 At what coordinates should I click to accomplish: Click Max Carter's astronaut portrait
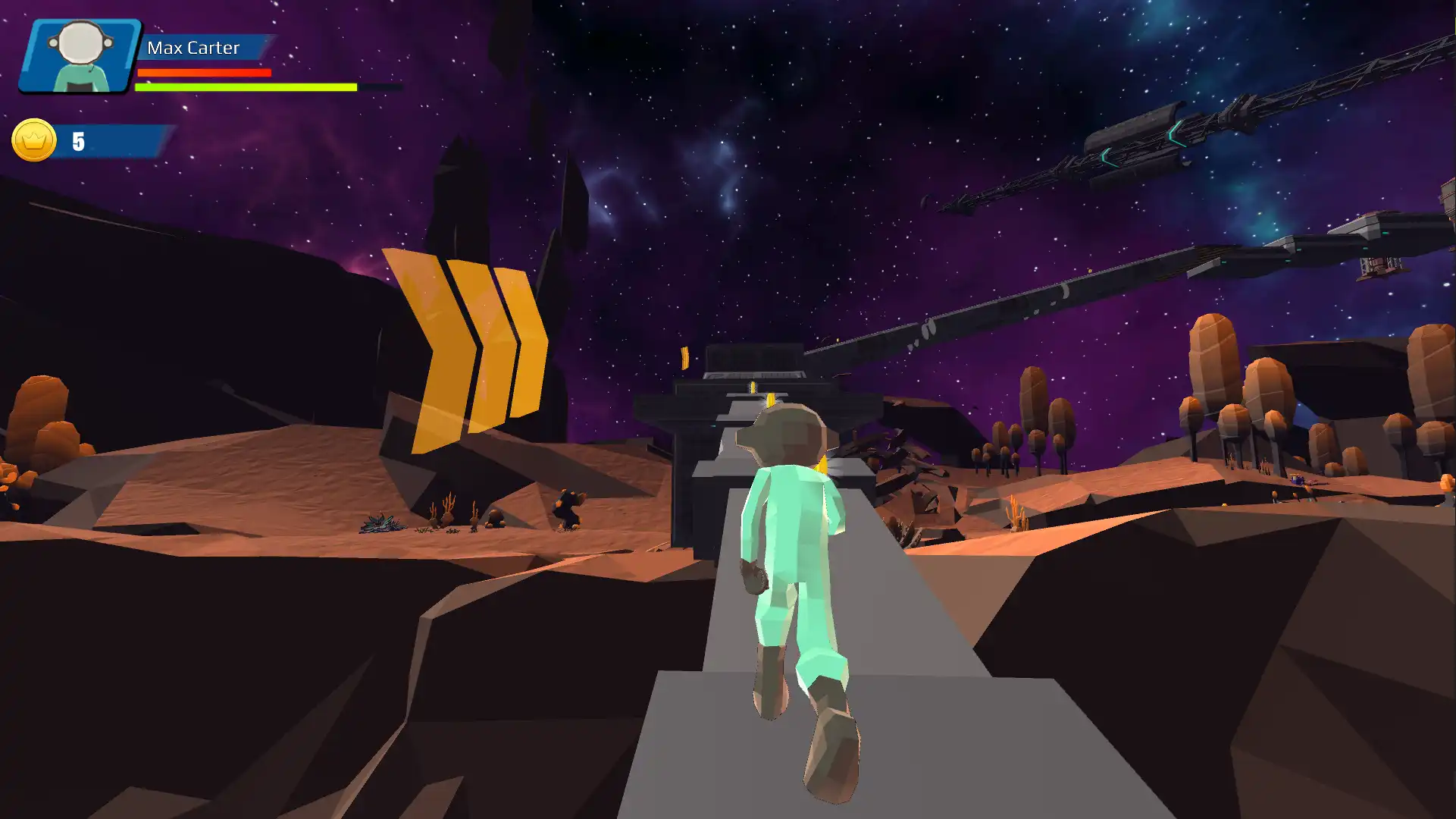point(80,55)
